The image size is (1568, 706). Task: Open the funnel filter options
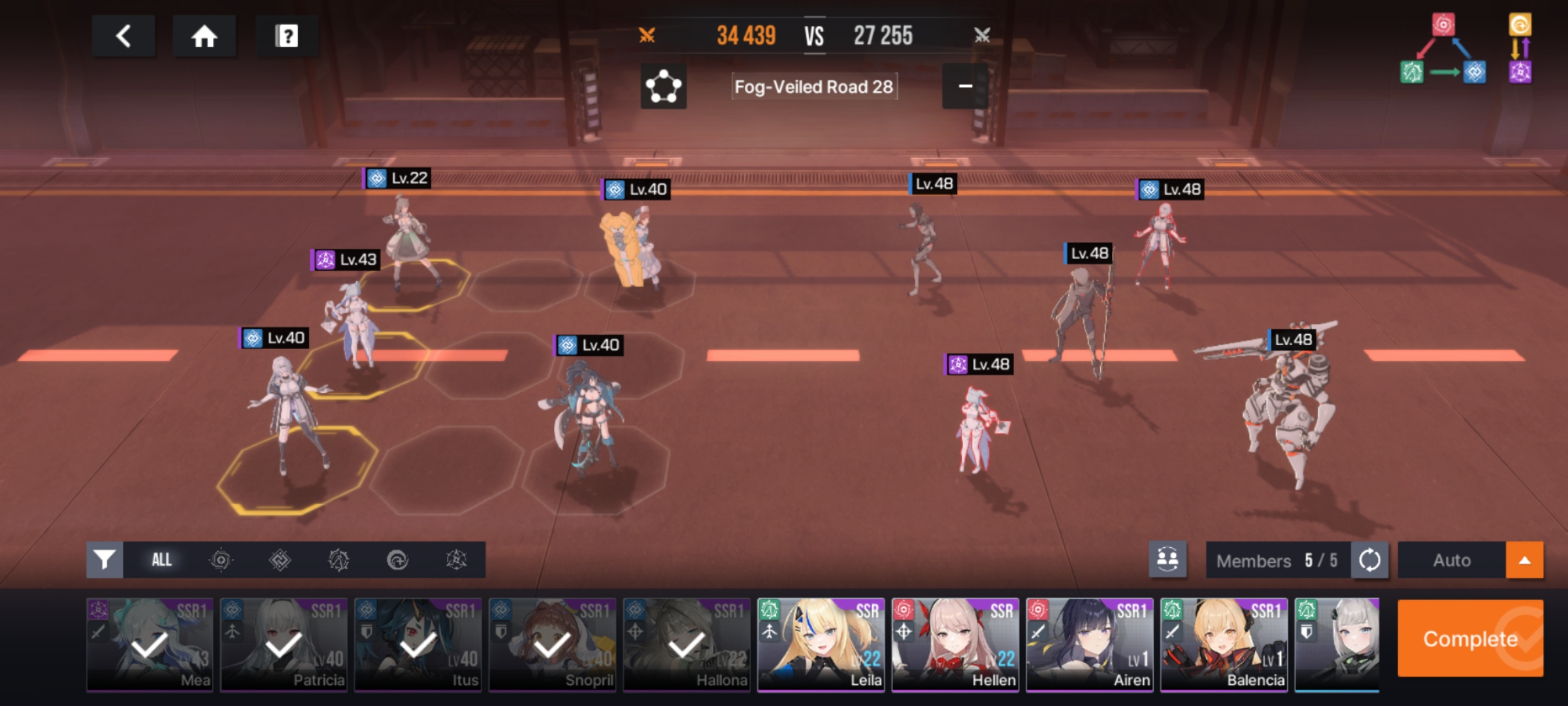tap(105, 560)
